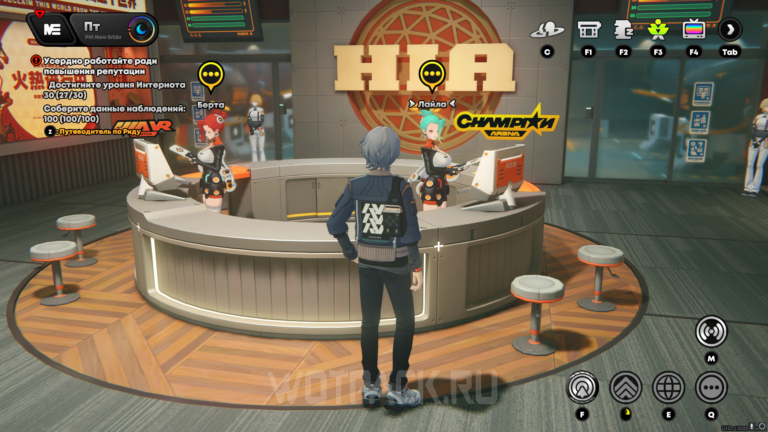Open the signal broadcast icon

tap(711, 331)
